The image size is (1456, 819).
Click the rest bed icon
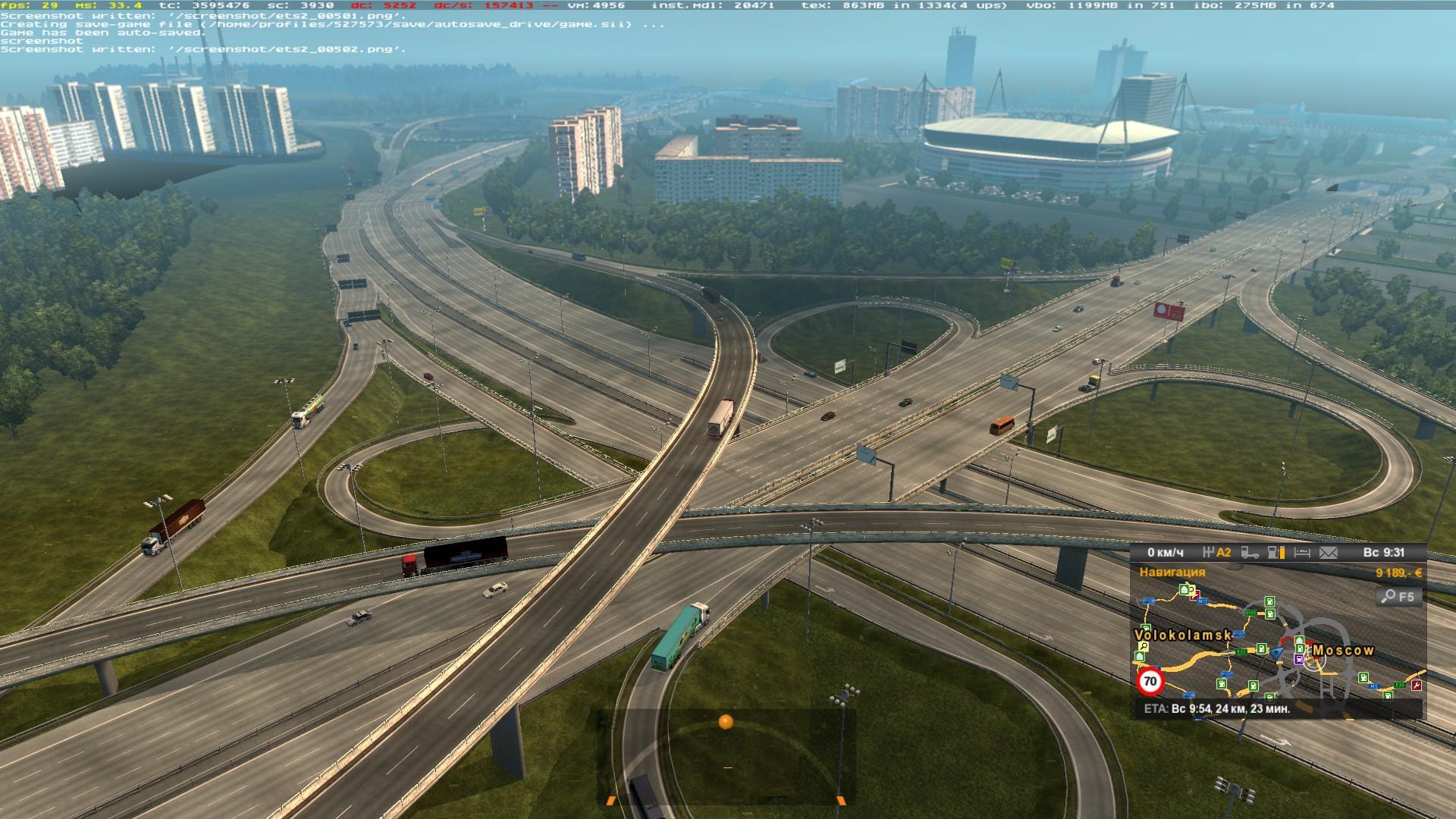coord(1301,553)
